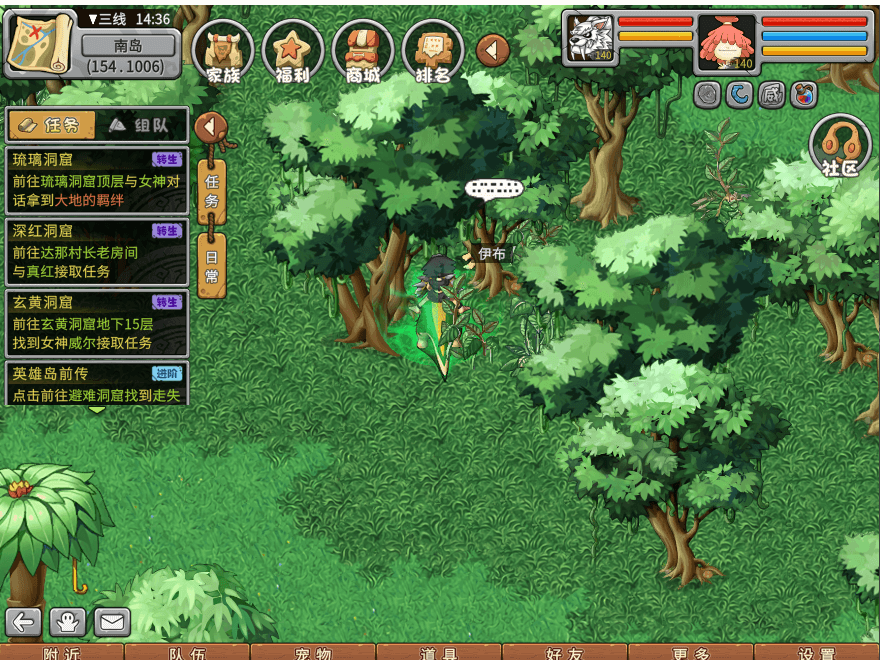The image size is (880, 660).
Task: Open the 商城 (Shop) menu
Action: pos(363,50)
